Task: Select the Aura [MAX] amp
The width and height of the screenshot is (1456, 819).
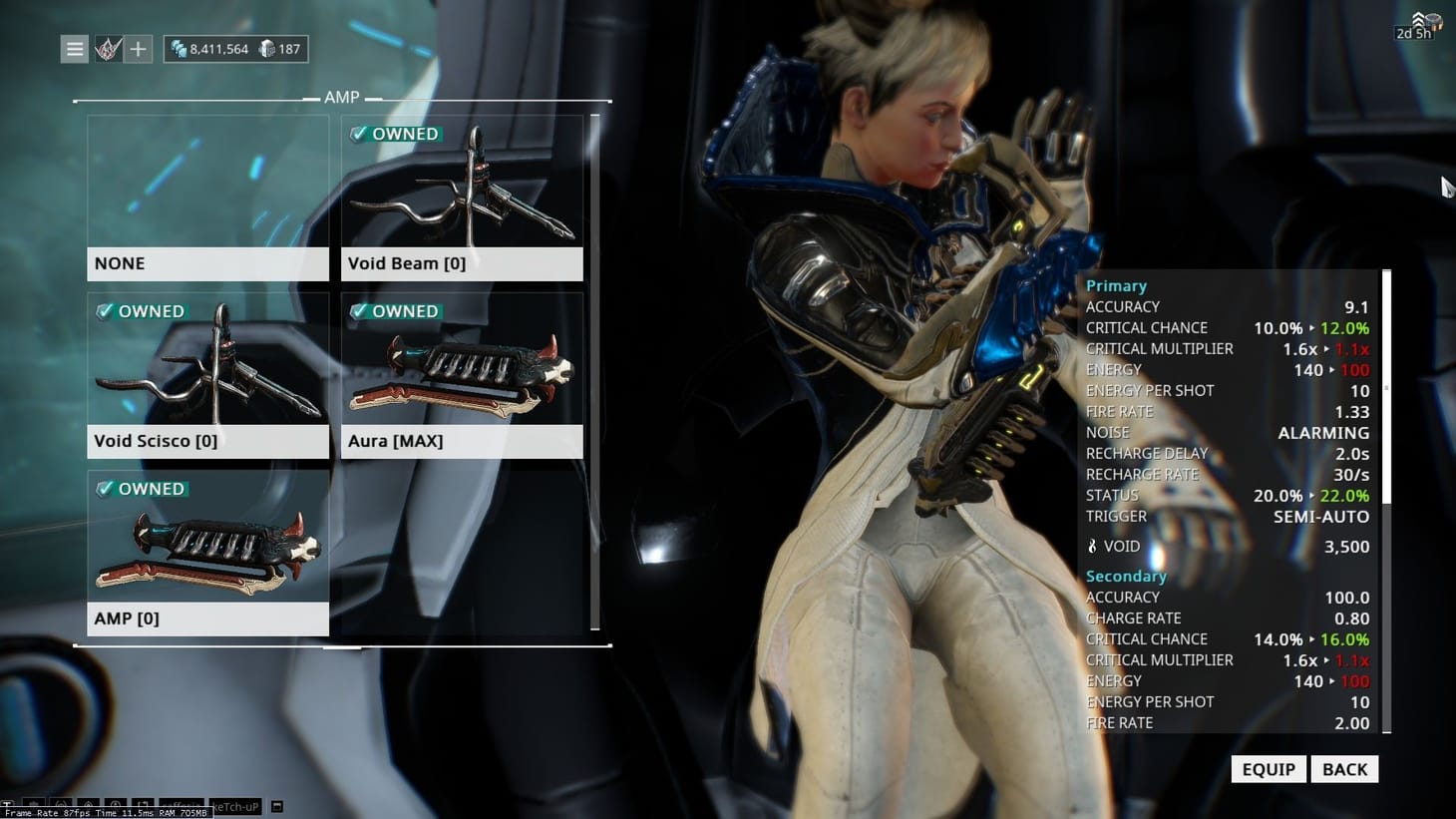Action: coord(462,372)
